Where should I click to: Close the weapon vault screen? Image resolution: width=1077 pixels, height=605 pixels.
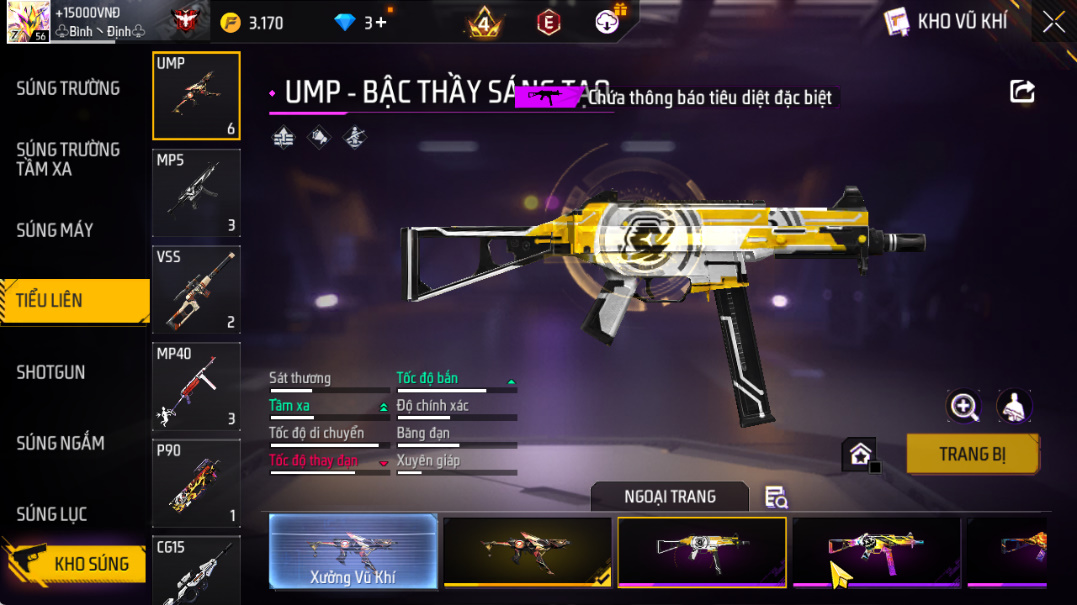tap(1054, 22)
